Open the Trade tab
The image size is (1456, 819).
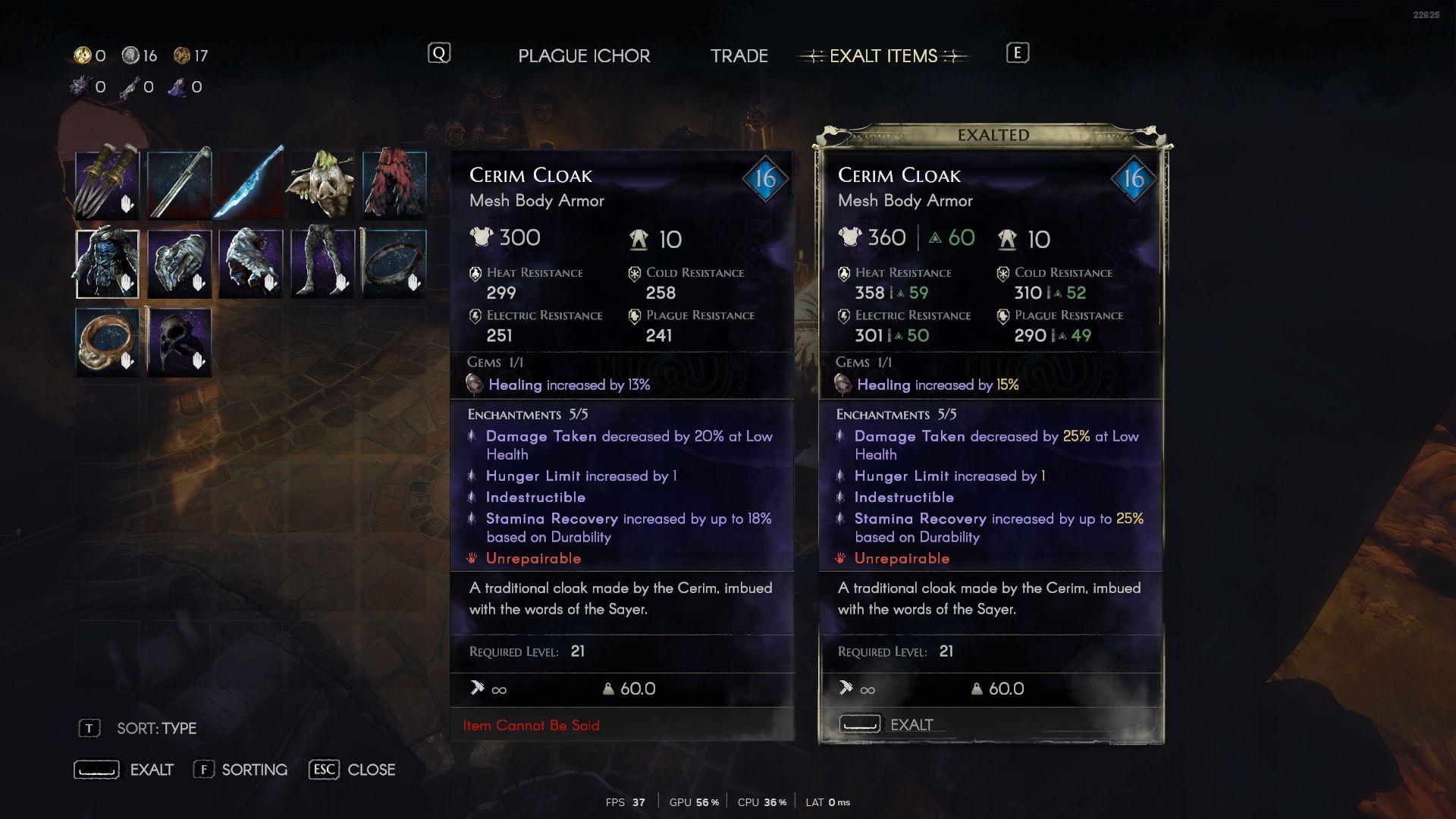739,55
